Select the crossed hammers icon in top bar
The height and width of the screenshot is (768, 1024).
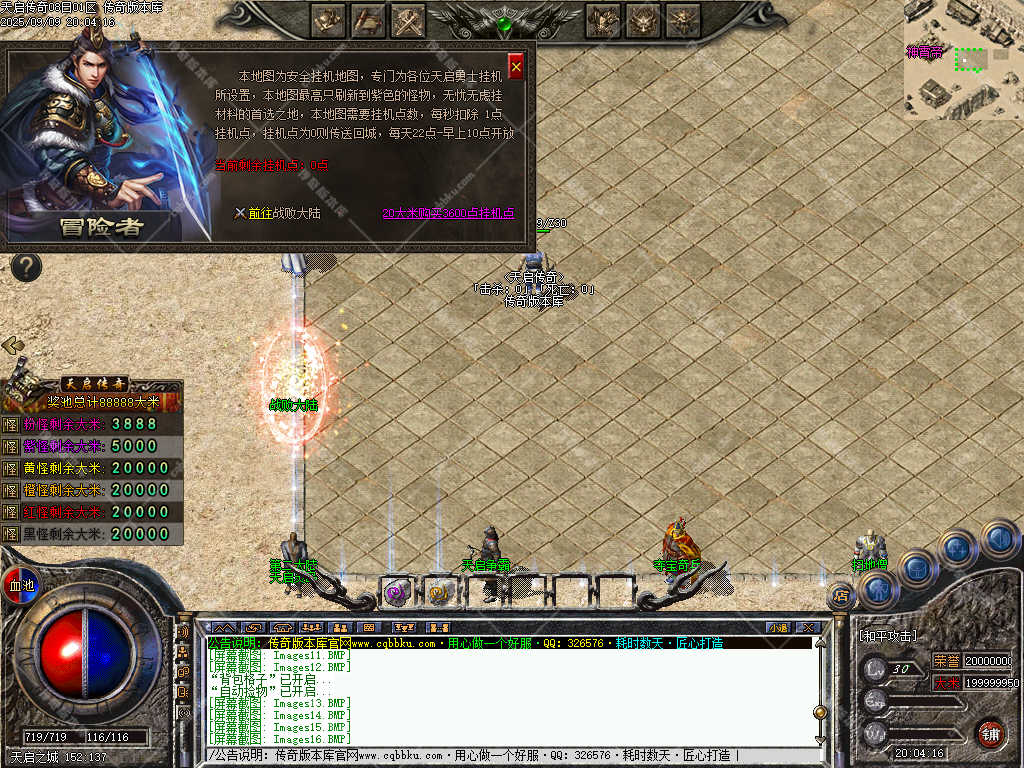(409, 19)
